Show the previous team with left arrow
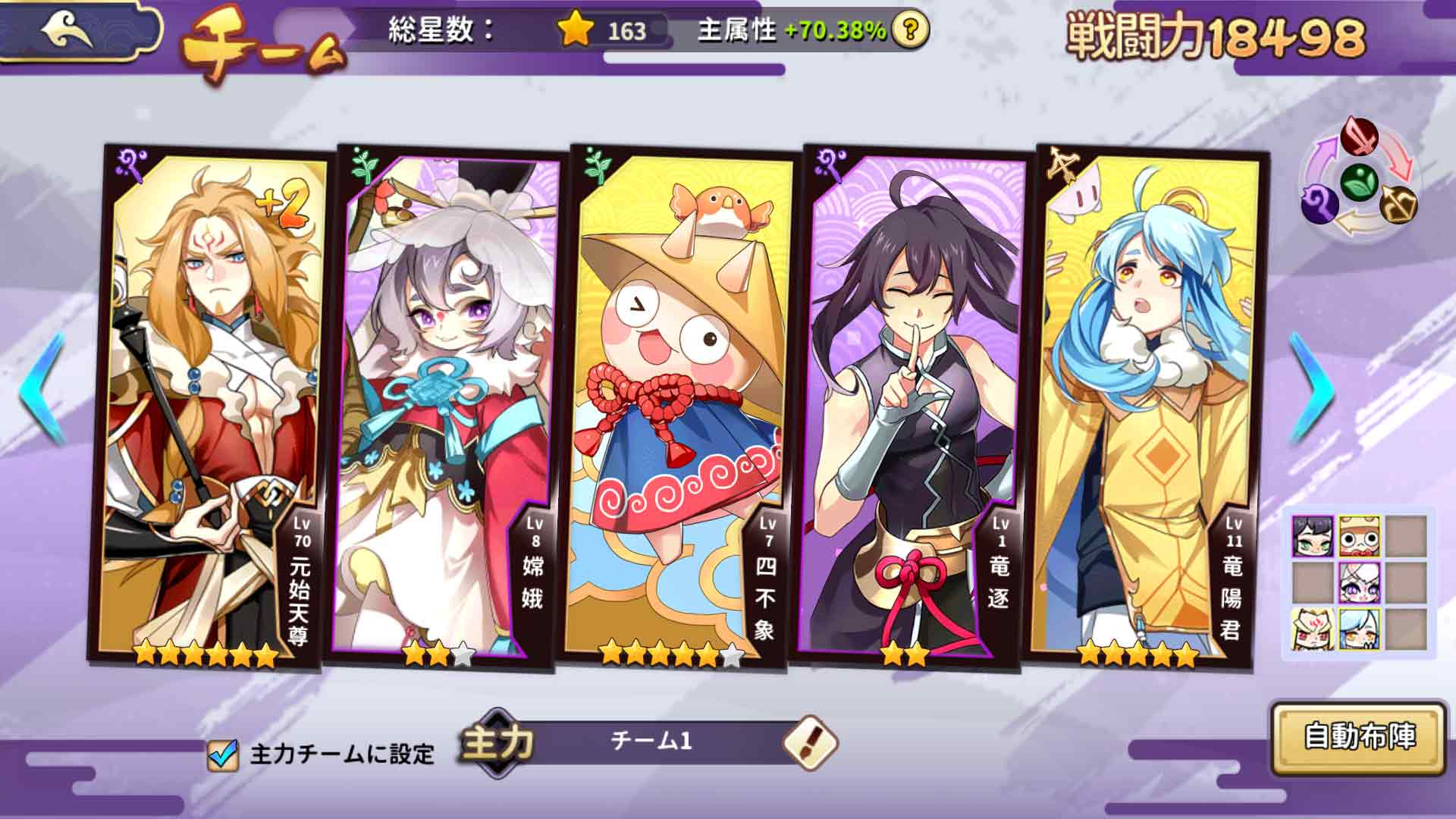The width and height of the screenshot is (1456, 819). point(43,388)
